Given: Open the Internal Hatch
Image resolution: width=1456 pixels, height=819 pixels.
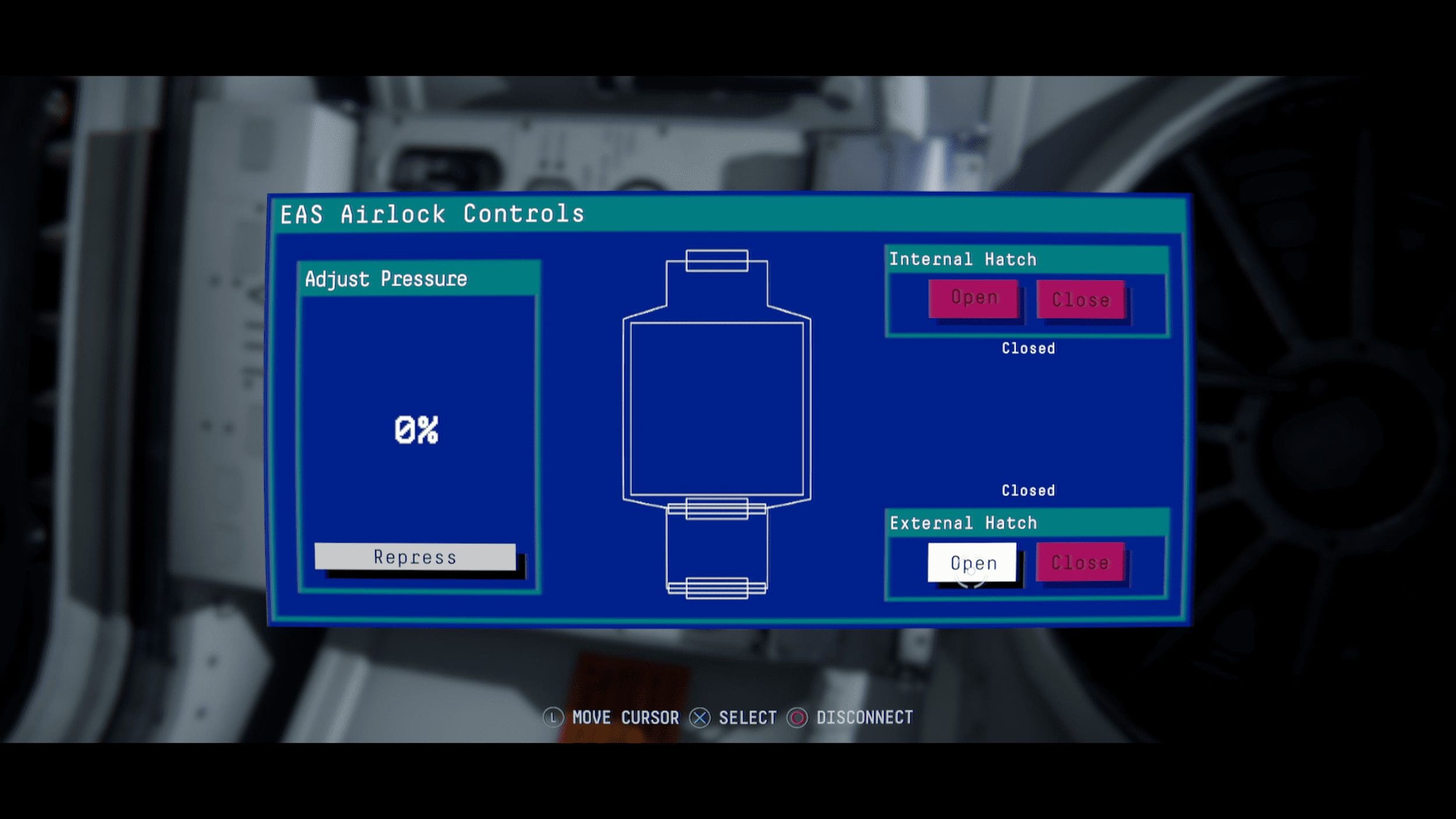Looking at the screenshot, I should click(x=974, y=298).
